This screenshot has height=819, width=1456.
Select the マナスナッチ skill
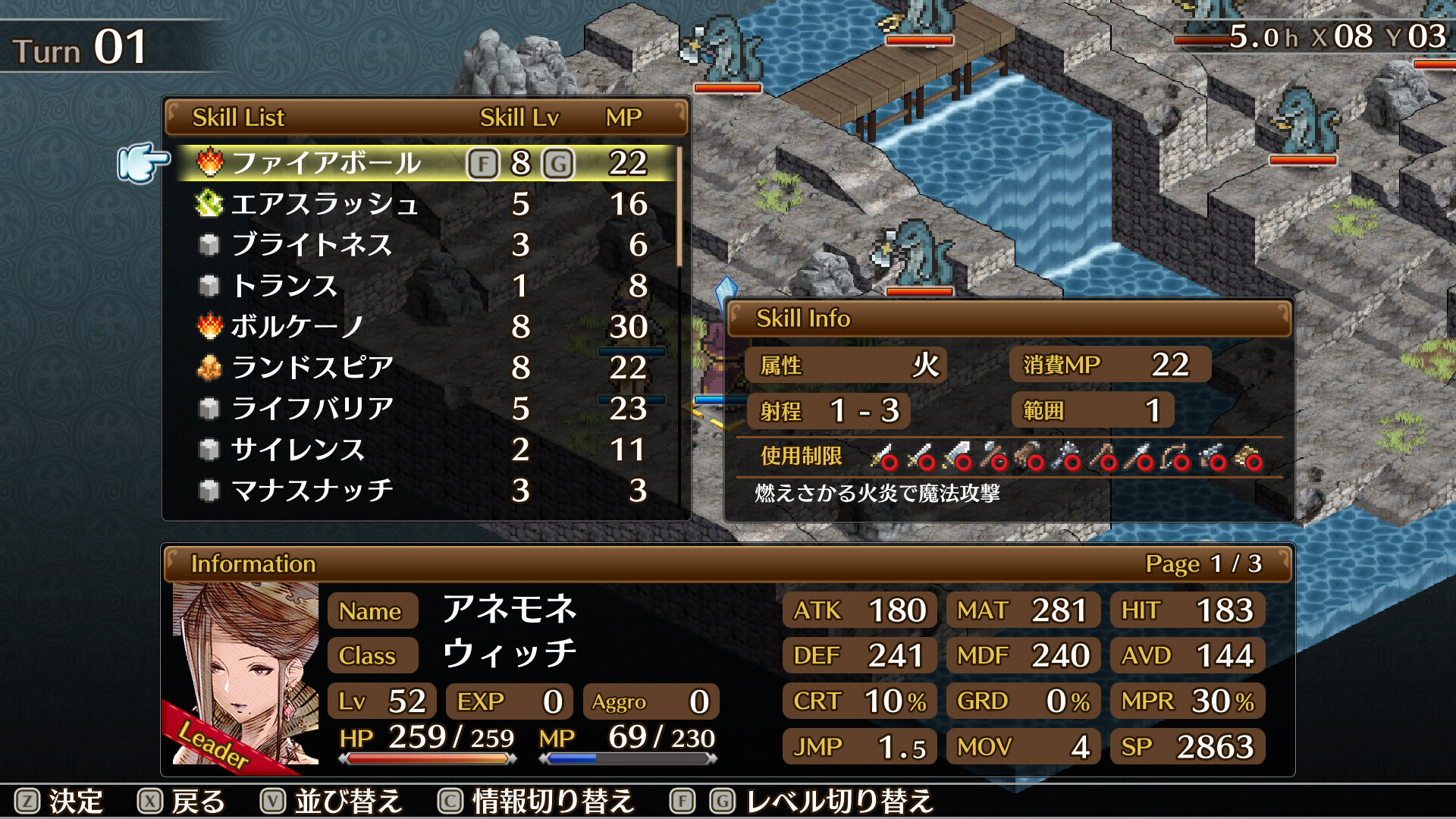point(312,491)
